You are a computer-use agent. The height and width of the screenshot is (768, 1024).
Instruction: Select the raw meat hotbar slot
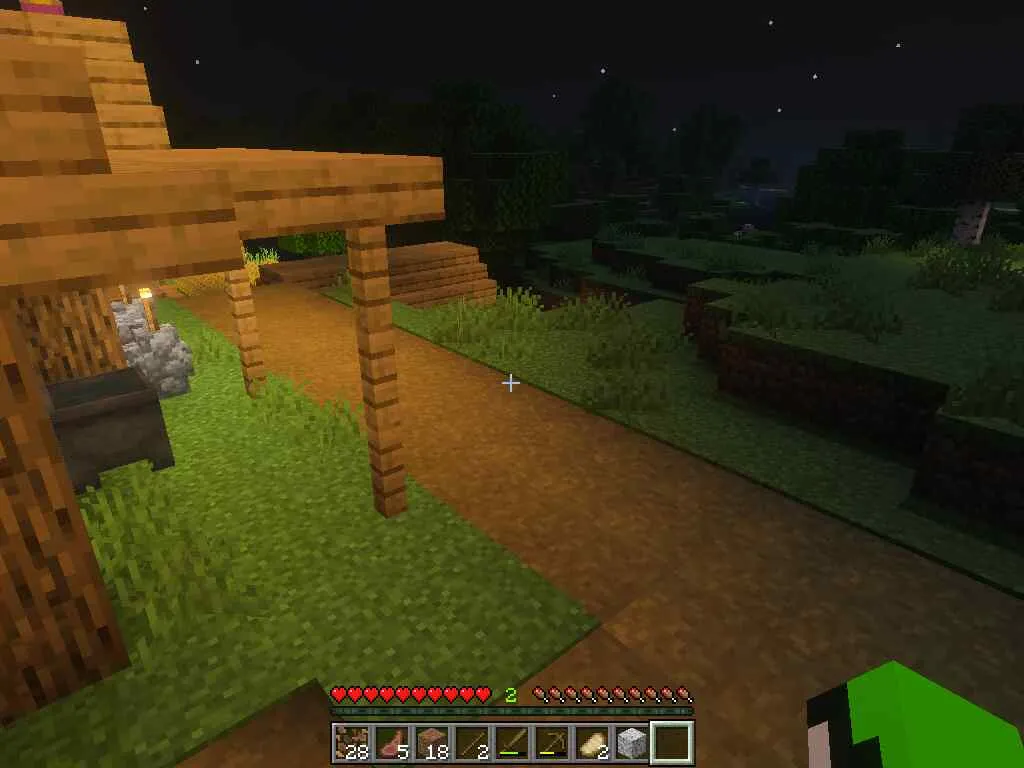tap(391, 743)
